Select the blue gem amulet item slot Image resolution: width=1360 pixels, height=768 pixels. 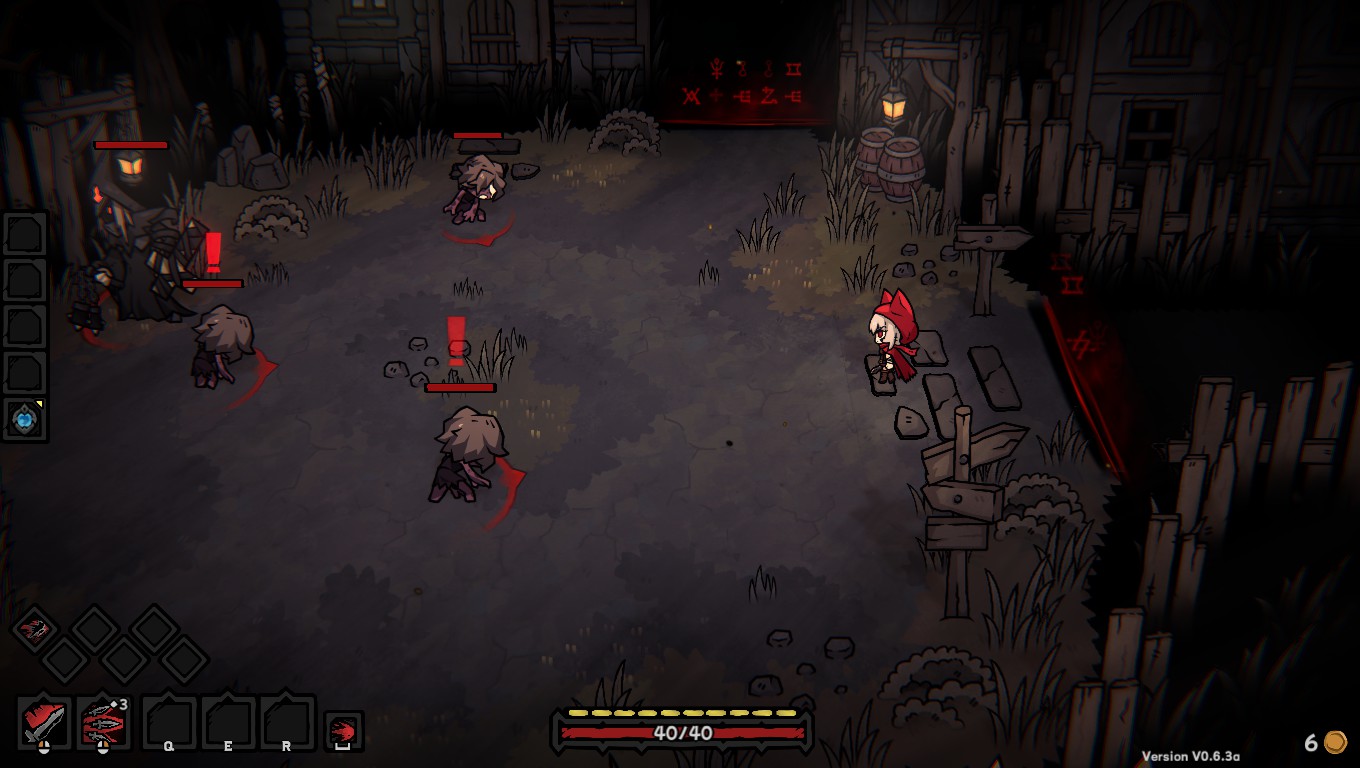coord(25,419)
